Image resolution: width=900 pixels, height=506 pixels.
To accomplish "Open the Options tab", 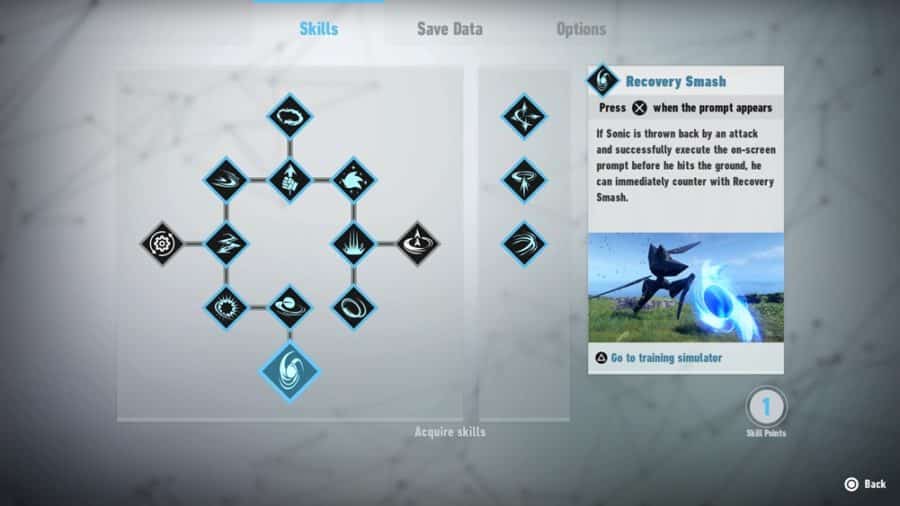I will click(x=581, y=29).
